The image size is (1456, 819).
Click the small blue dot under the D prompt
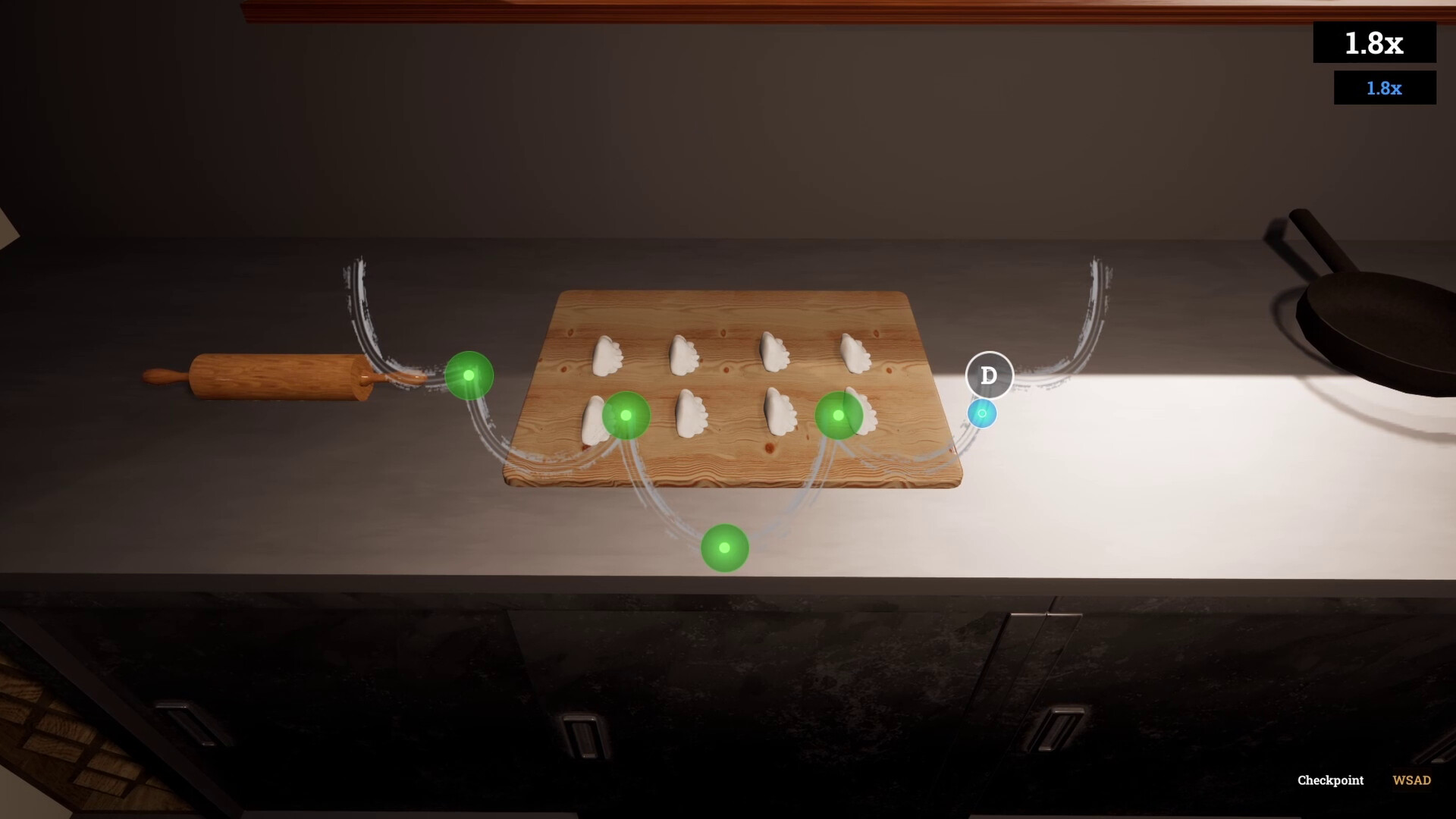pos(982,413)
